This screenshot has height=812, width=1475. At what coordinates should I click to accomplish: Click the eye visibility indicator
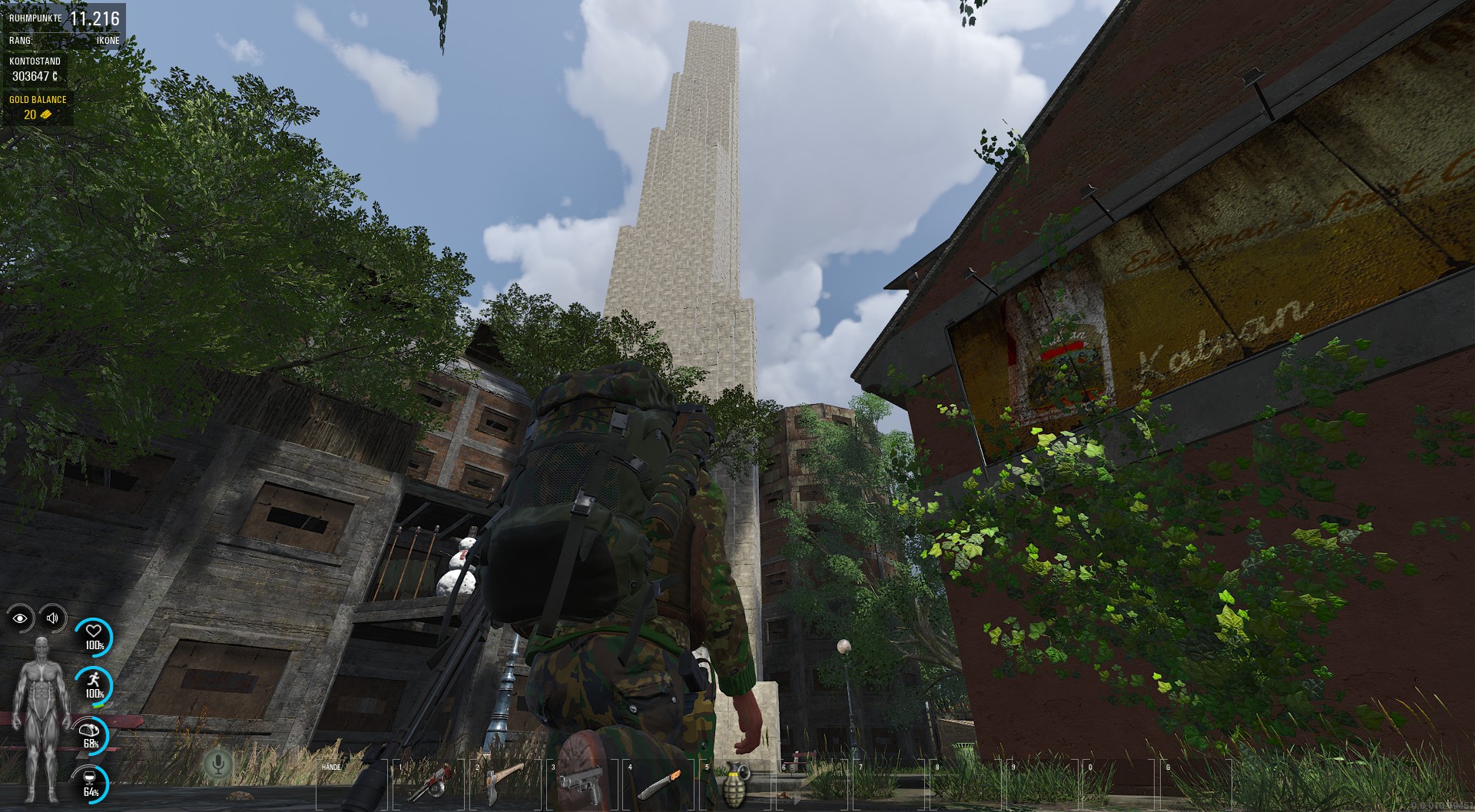[x=21, y=618]
